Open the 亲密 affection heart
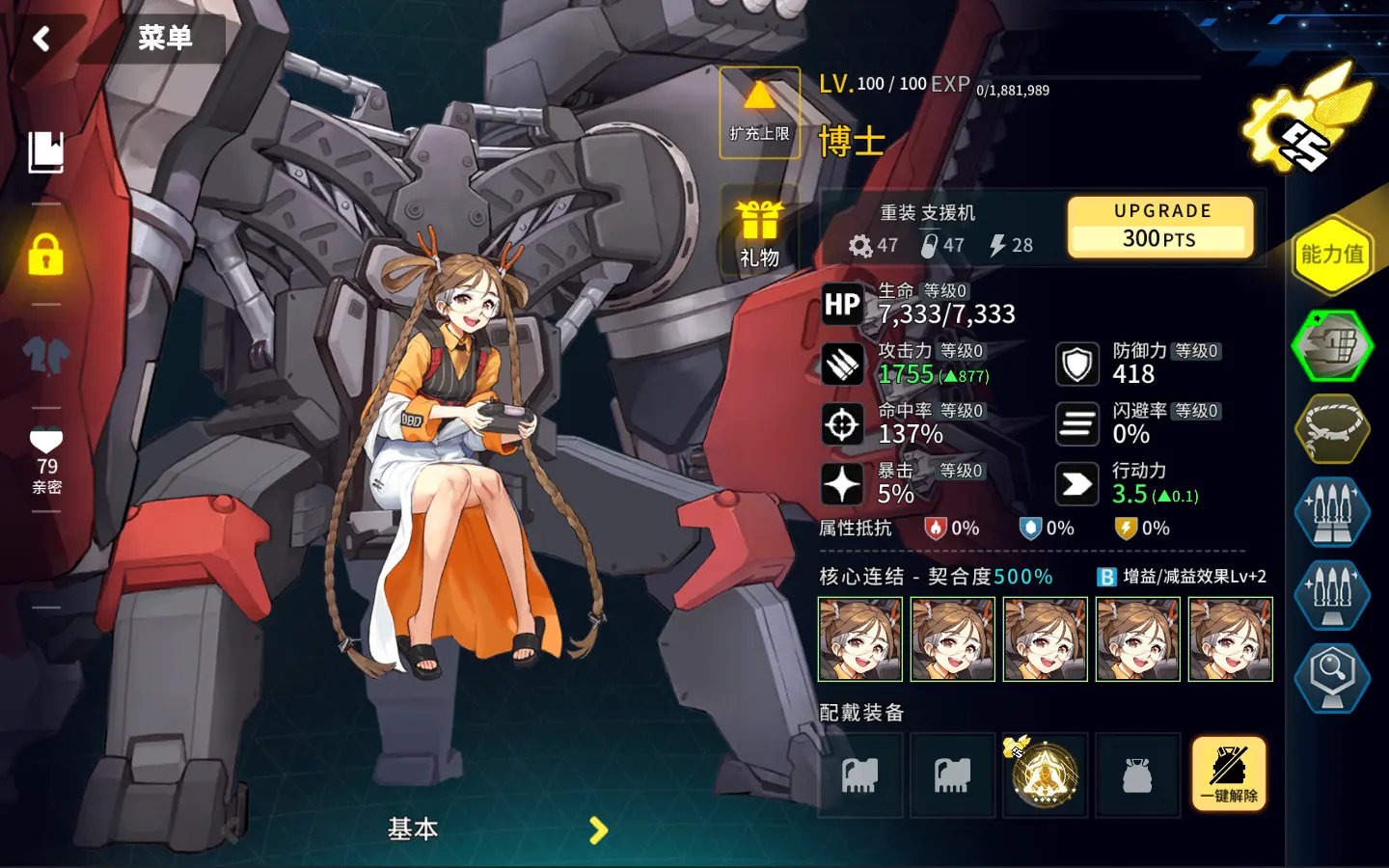The height and width of the screenshot is (868, 1389). coord(46,460)
